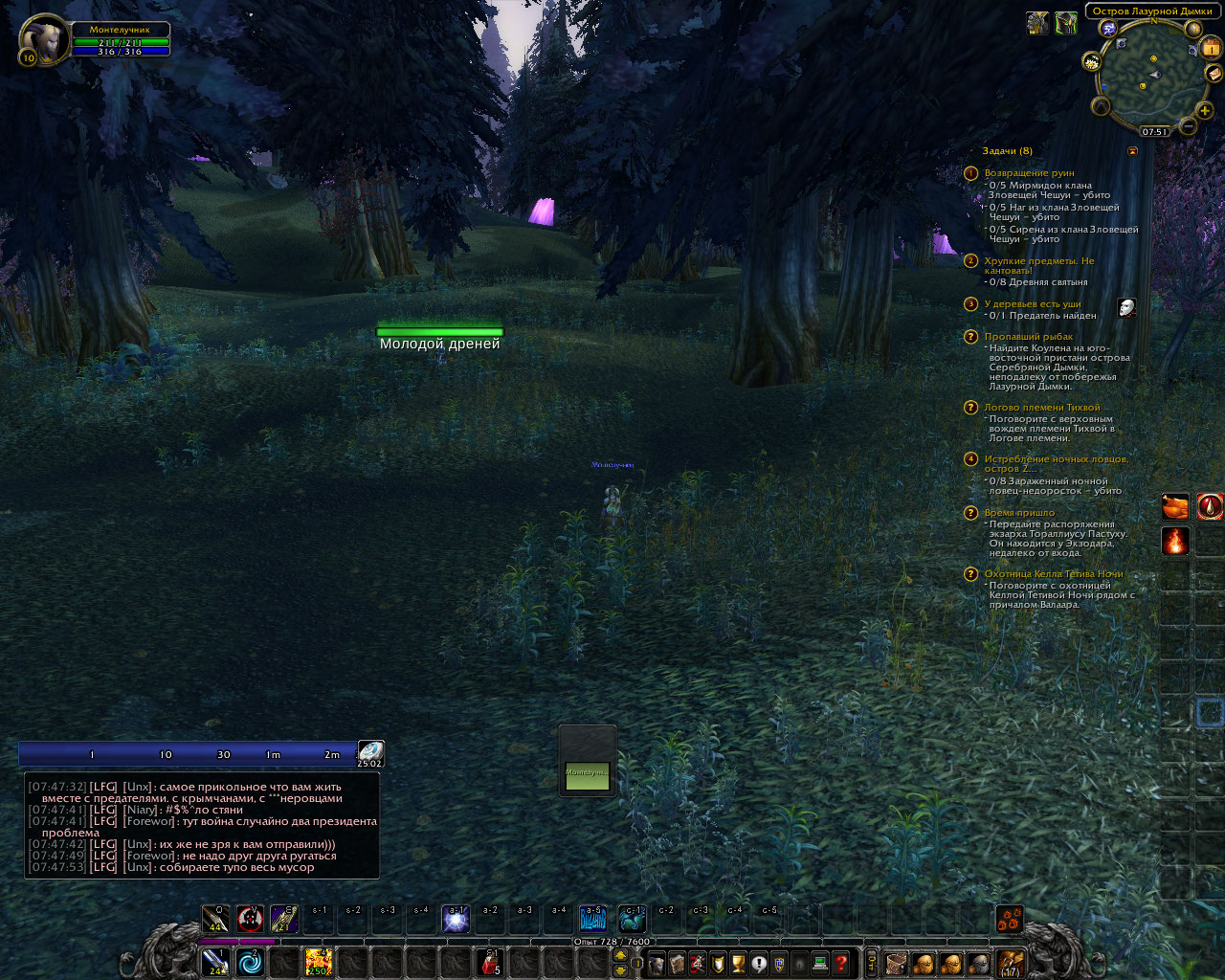Open the spellbook from the micro menu
The height and width of the screenshot is (980, 1225).
tap(678, 964)
